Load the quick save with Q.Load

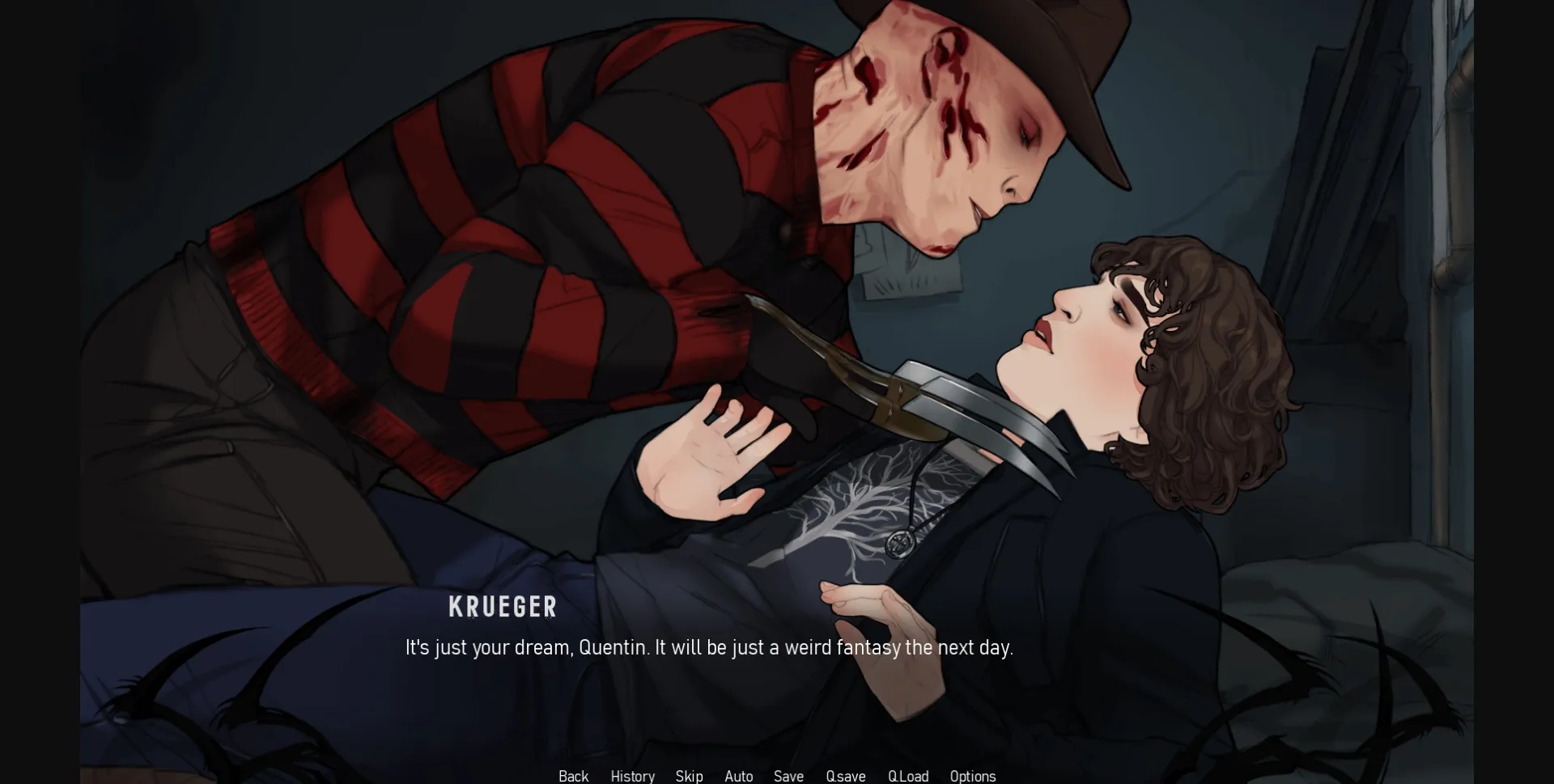pos(908,776)
